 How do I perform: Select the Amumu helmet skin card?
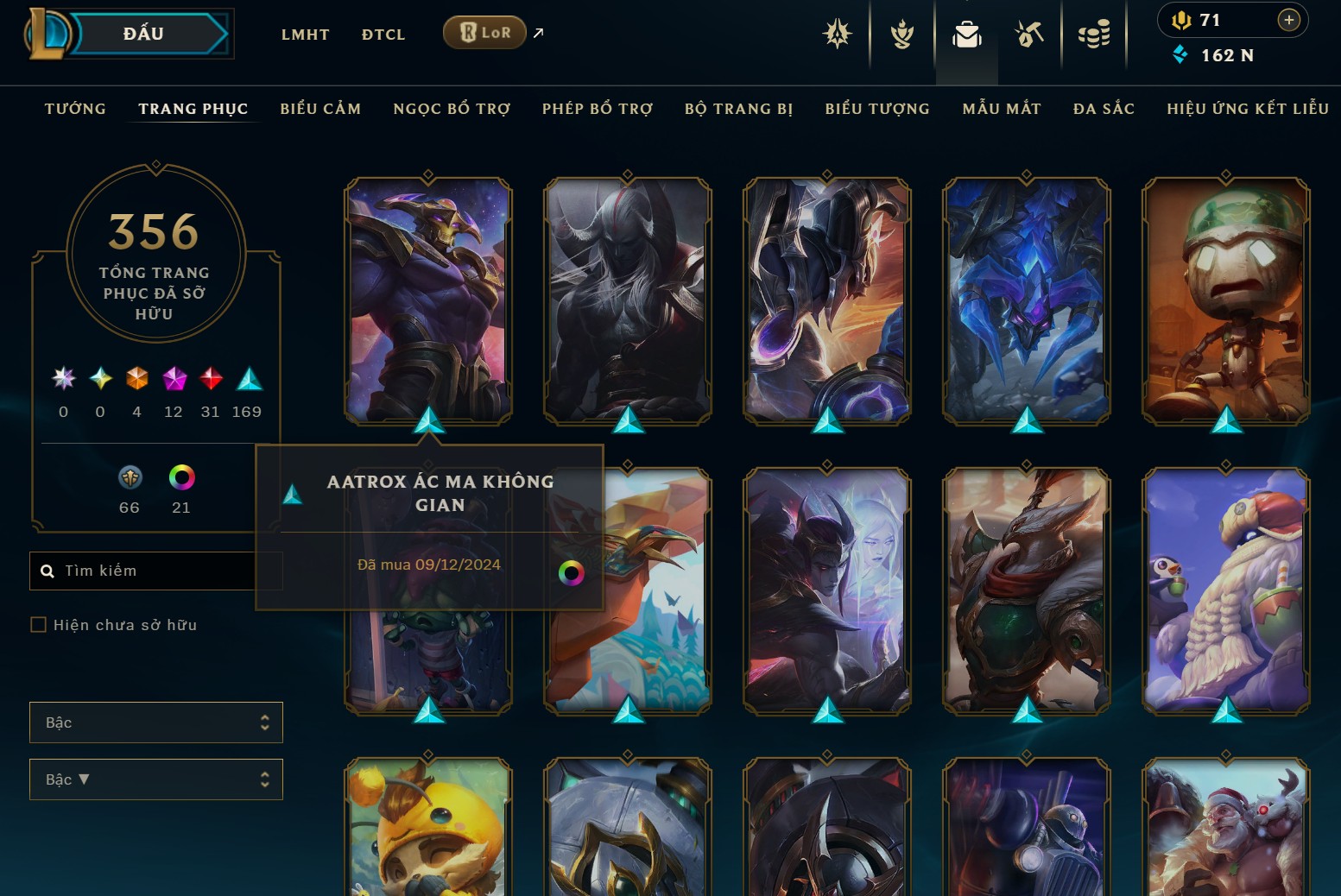tap(1226, 300)
